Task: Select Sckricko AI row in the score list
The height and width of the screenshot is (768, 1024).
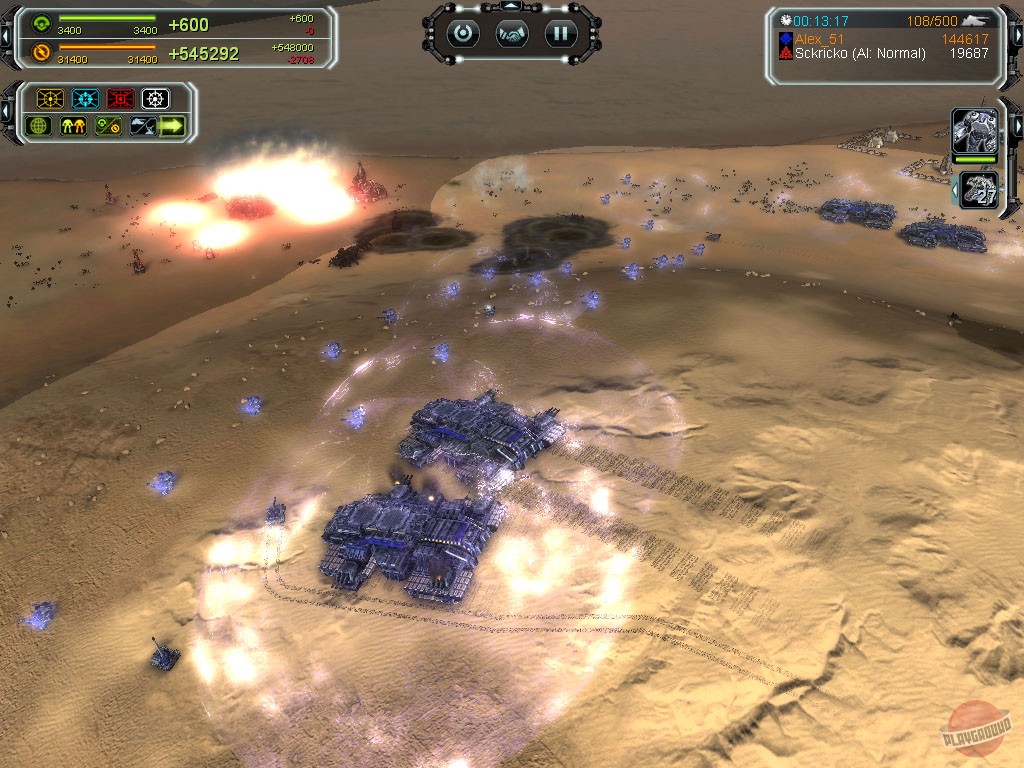Action: (x=860, y=53)
